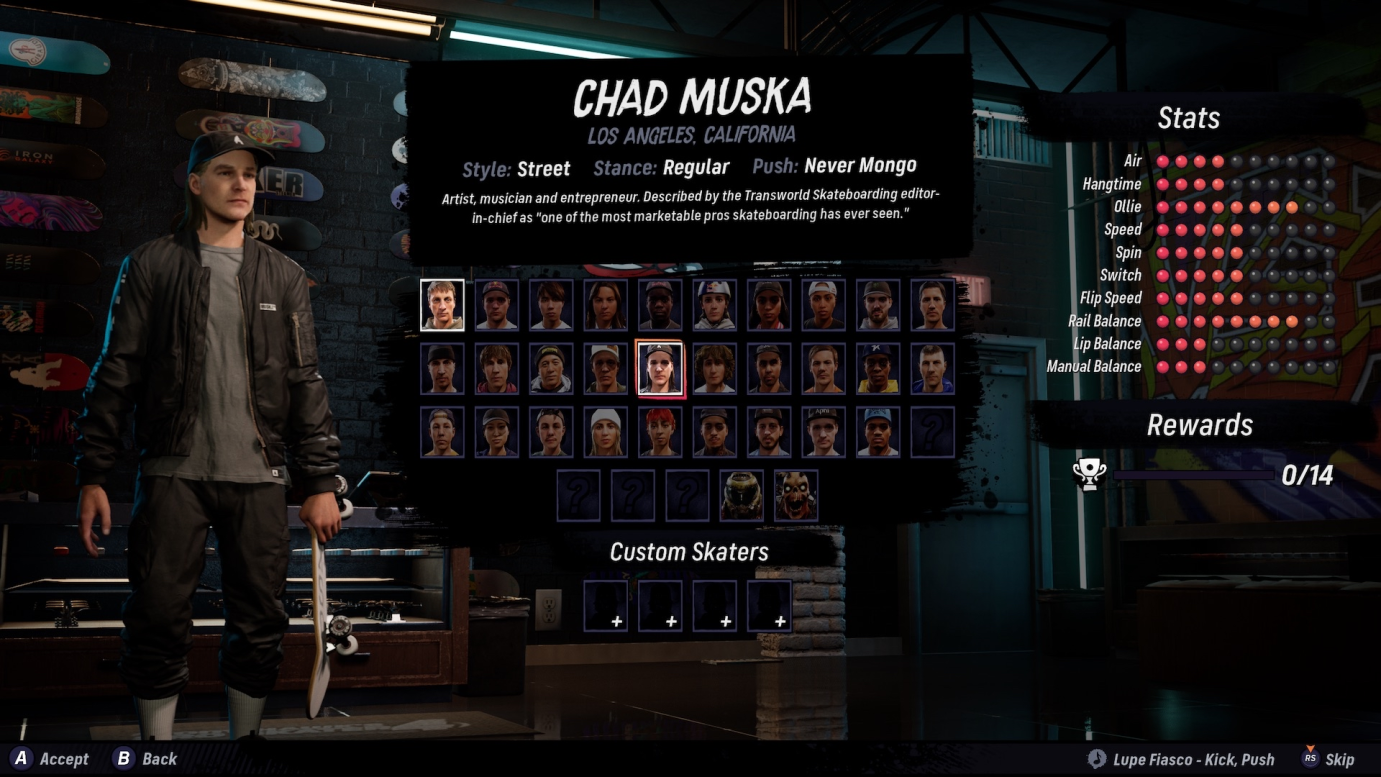
Task: Click the locked slot beside the blue-cap skater
Action: click(932, 432)
